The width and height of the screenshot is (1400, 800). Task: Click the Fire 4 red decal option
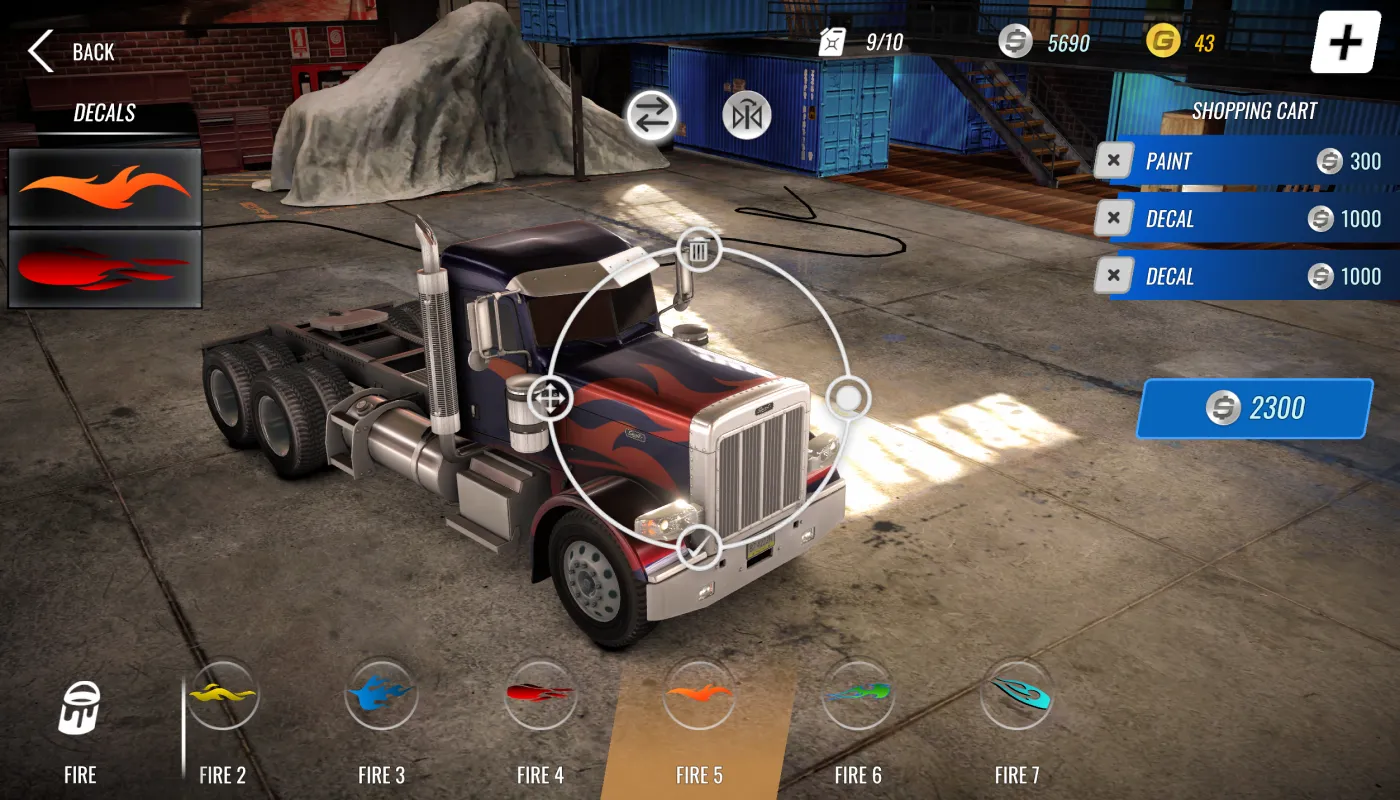coord(540,697)
